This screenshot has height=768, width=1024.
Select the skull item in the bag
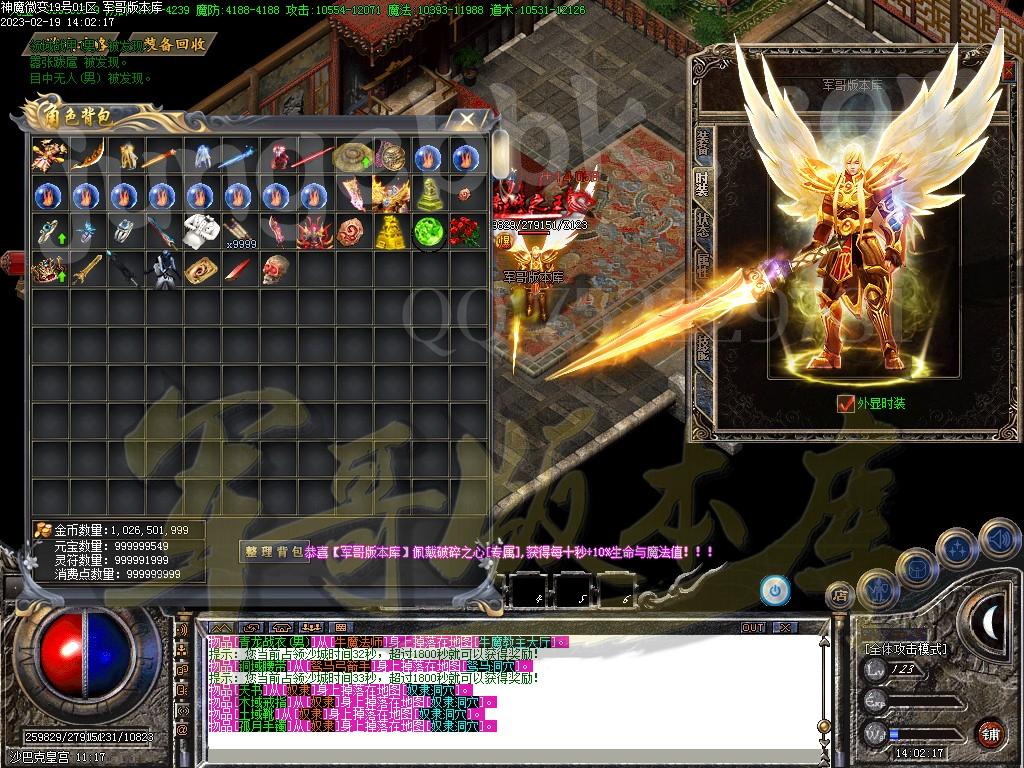(x=275, y=269)
